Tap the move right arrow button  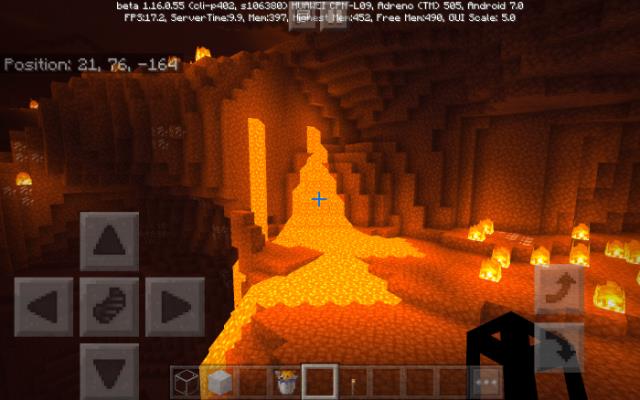point(174,306)
